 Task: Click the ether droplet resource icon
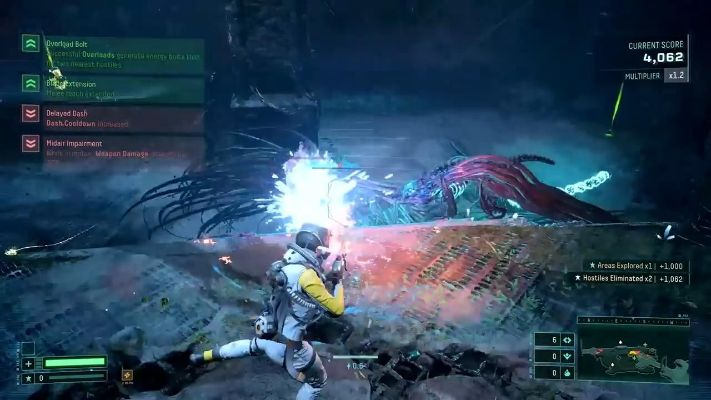567,371
